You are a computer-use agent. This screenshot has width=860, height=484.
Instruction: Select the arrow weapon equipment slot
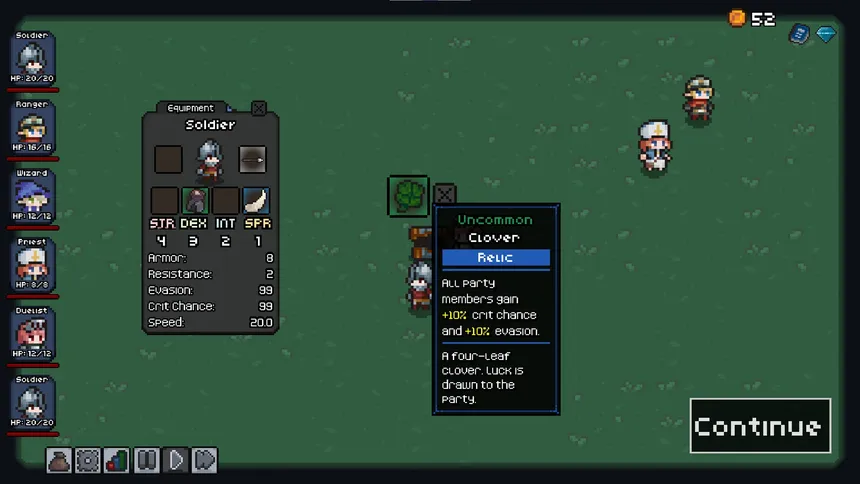tap(252, 159)
